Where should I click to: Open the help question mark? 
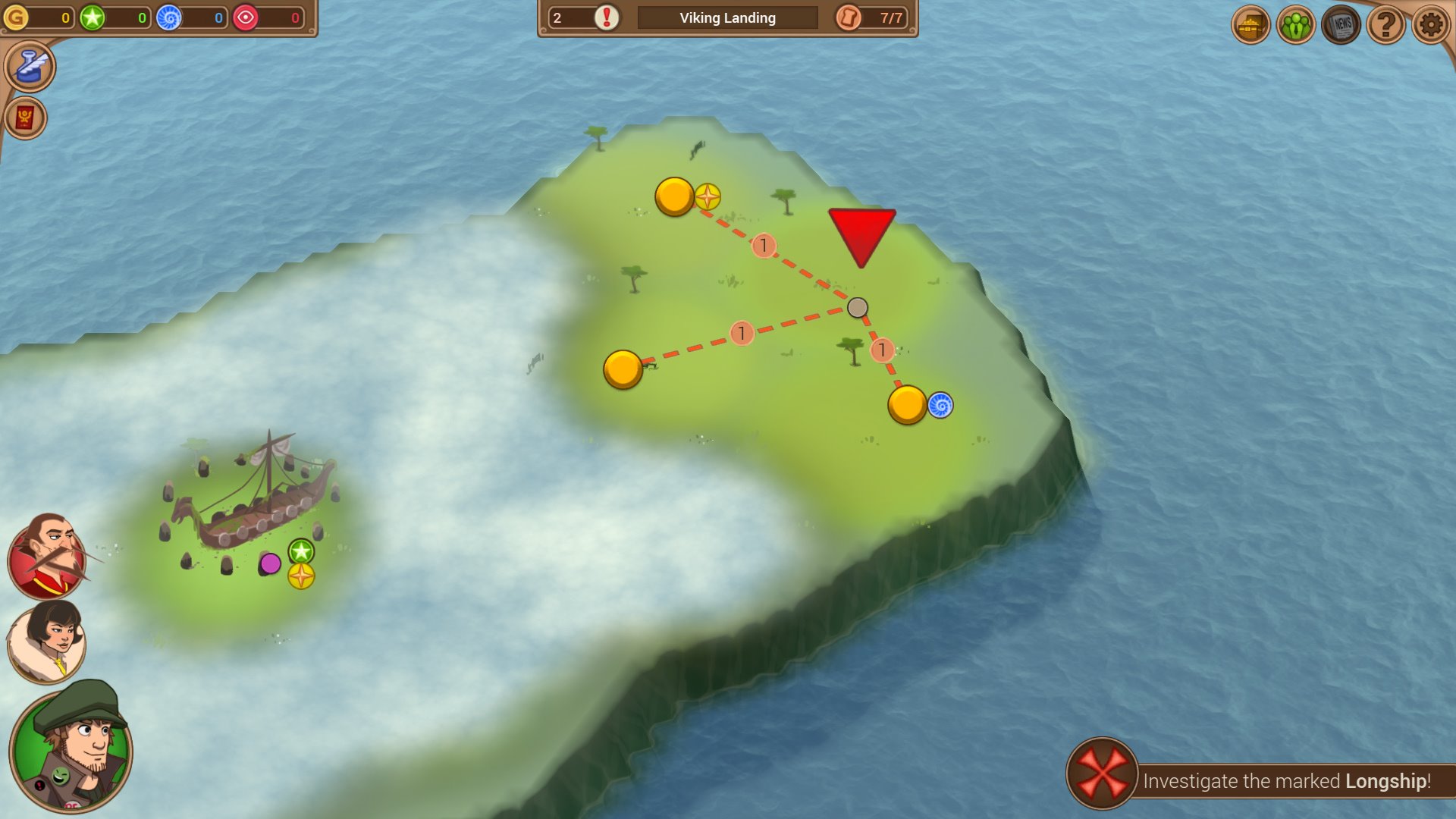point(1385,25)
